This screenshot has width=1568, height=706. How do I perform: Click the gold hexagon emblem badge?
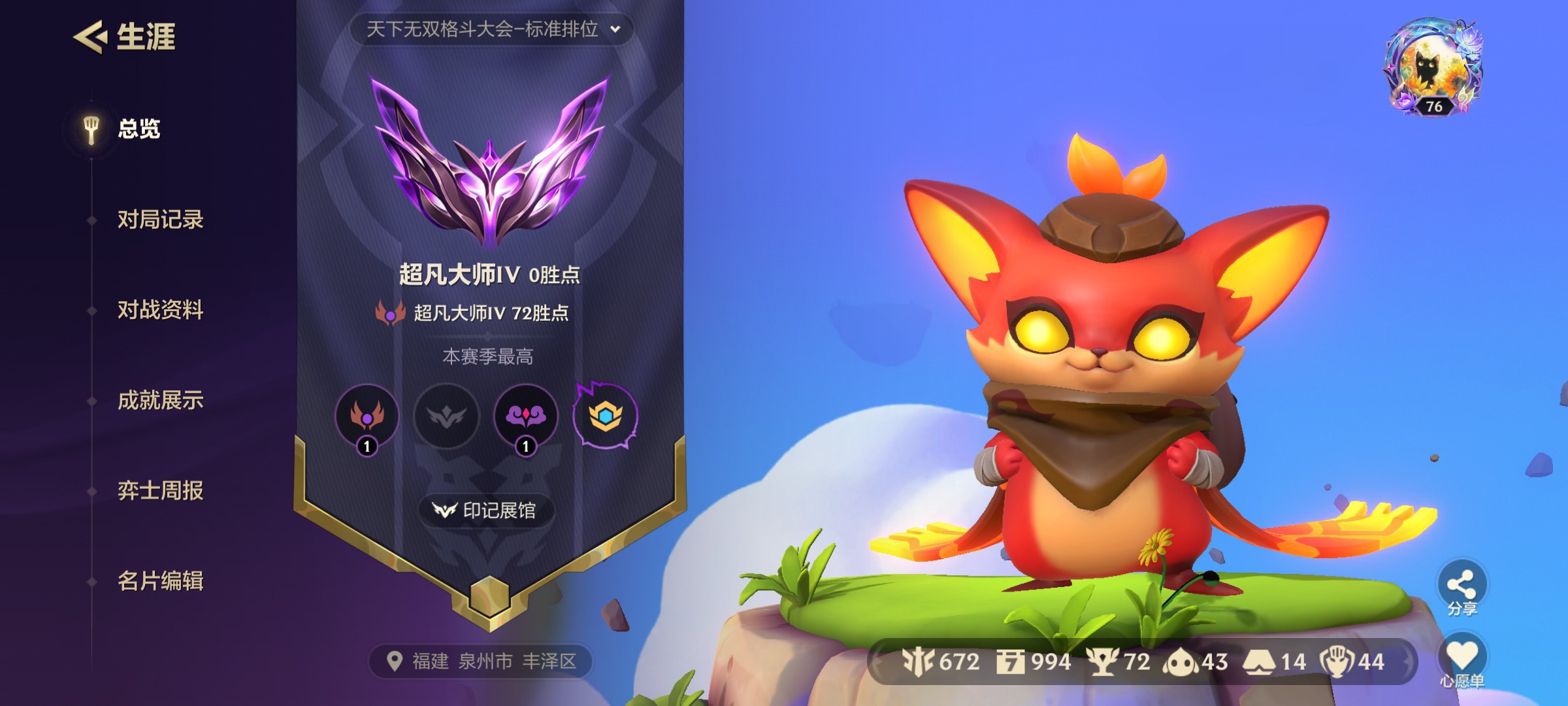606,416
